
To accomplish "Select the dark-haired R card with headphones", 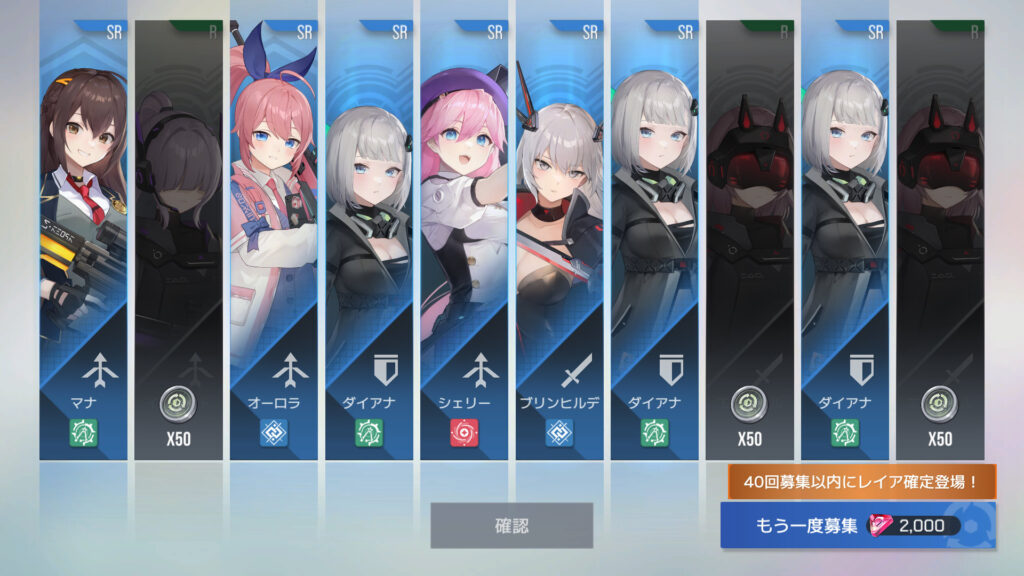I will [179, 240].
